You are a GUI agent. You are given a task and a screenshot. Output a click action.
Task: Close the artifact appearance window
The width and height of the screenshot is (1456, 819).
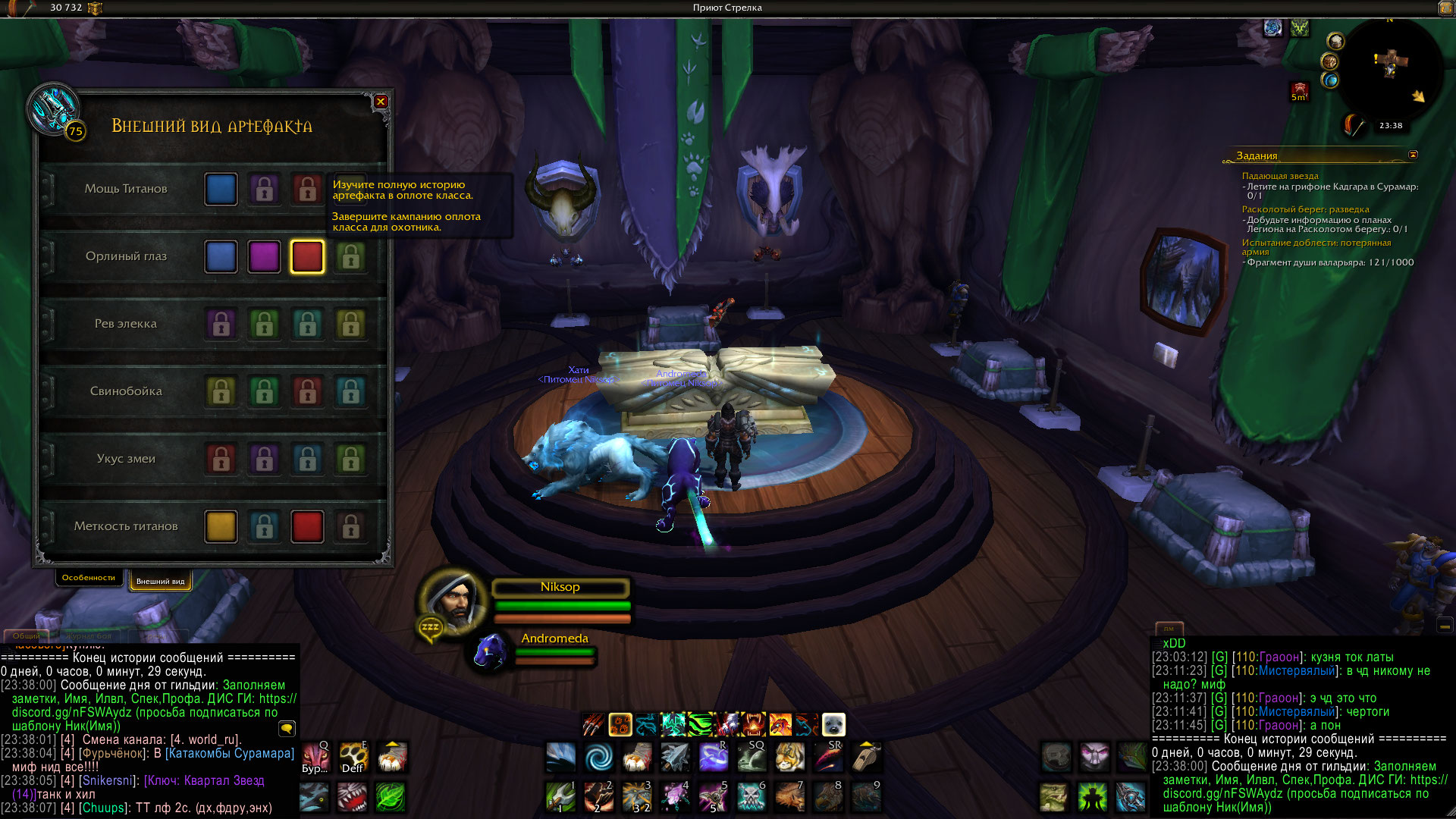[x=381, y=102]
